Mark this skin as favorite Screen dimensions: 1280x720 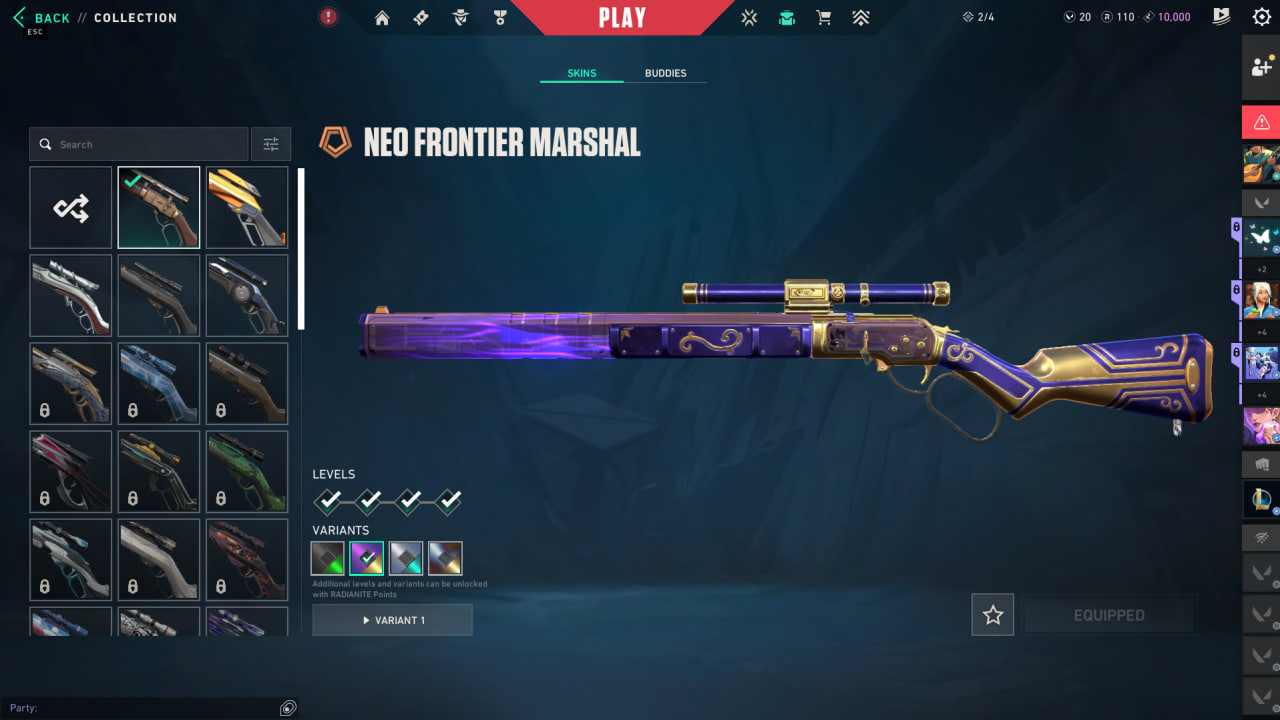(993, 615)
